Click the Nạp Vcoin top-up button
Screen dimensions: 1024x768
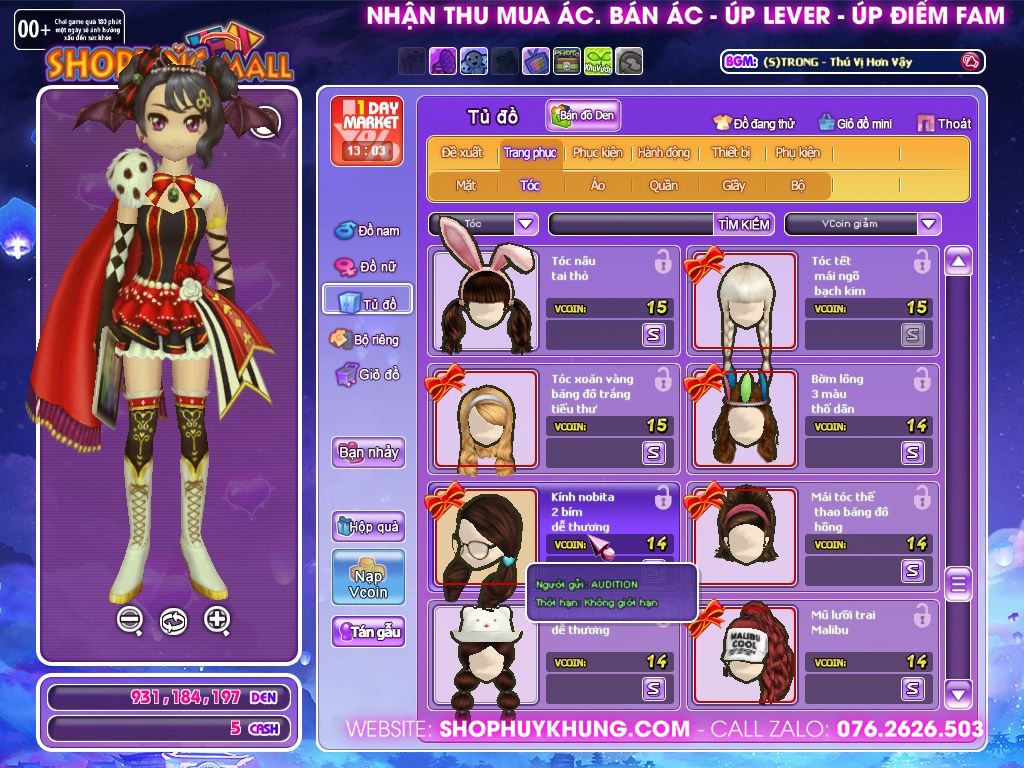pos(368,577)
